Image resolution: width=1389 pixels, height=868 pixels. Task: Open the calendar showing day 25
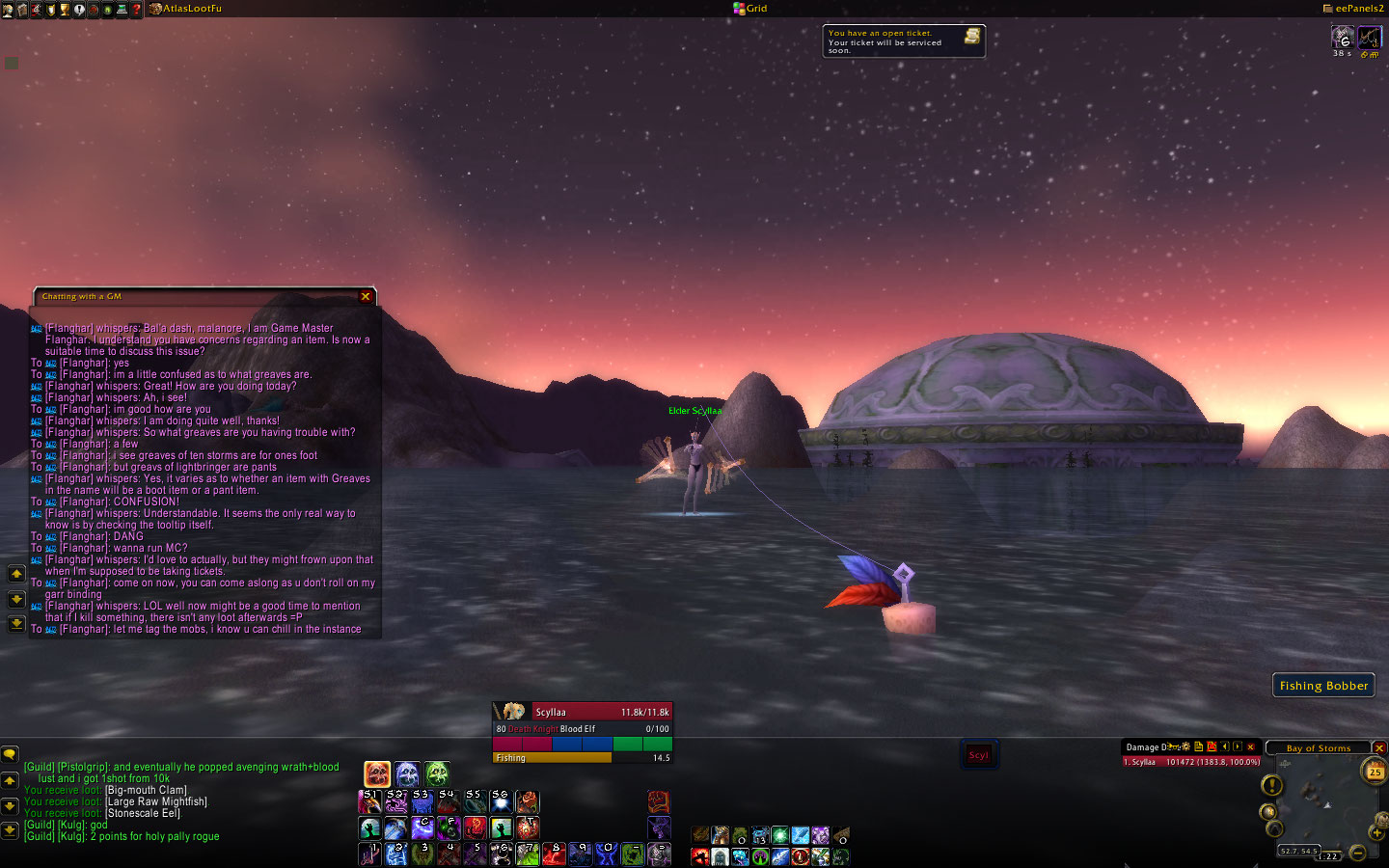click(1374, 771)
